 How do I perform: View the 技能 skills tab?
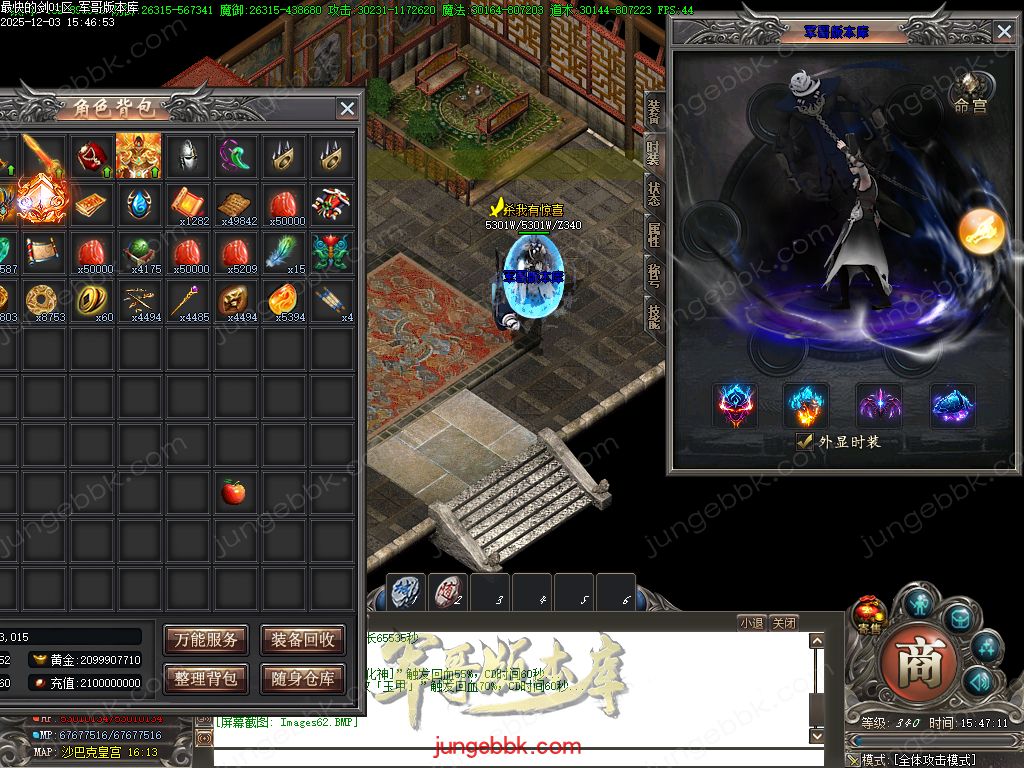tap(654, 317)
